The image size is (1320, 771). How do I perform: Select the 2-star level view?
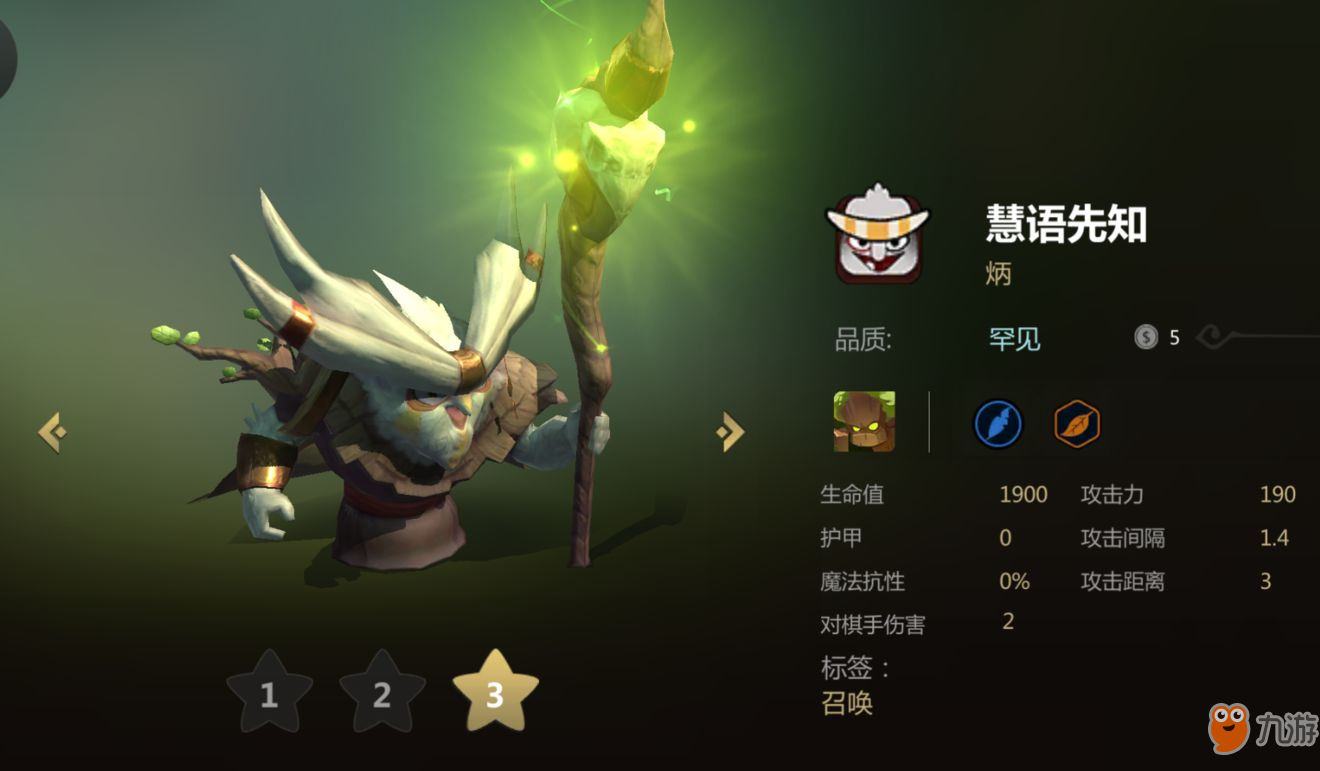382,693
